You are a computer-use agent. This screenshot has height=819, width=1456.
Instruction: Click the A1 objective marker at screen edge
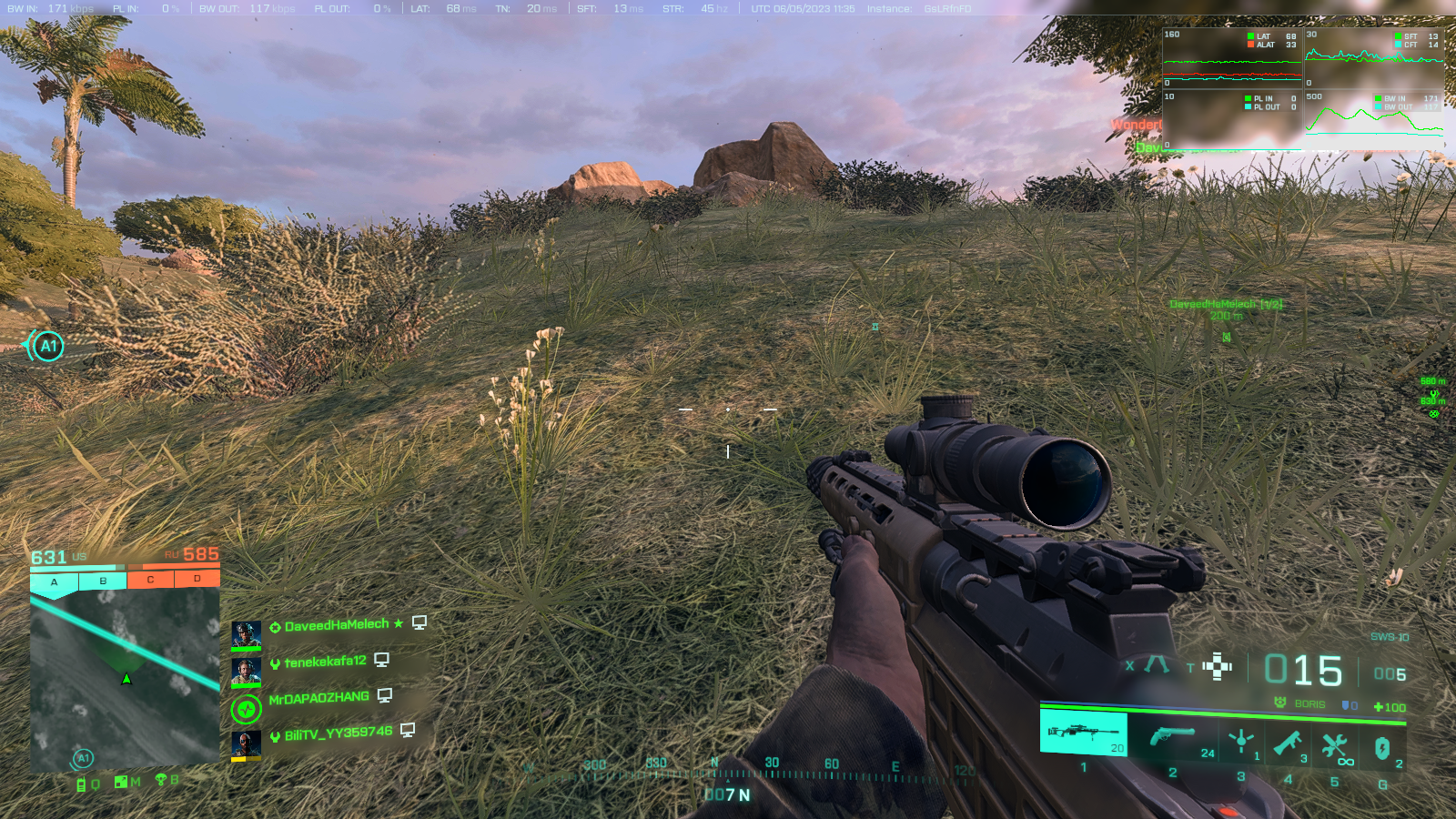click(x=47, y=346)
